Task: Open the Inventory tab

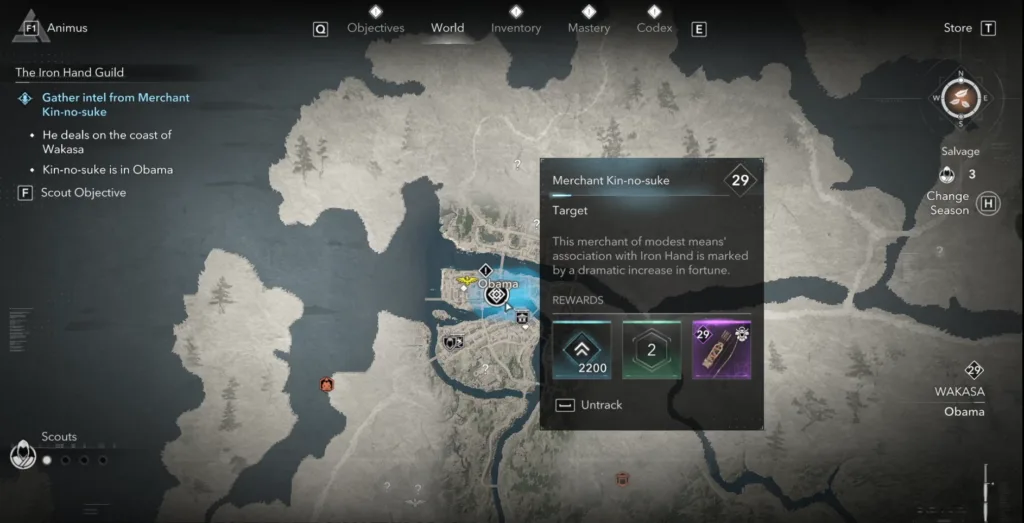Action: (x=516, y=28)
